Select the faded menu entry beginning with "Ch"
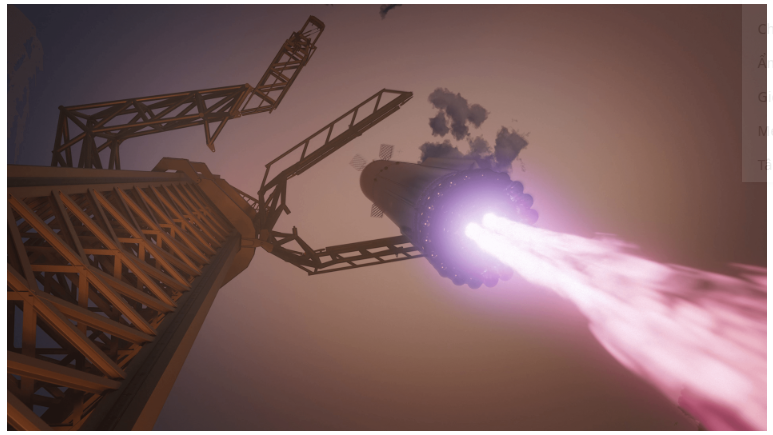Viewport: 773px width, 435px height. [764, 29]
